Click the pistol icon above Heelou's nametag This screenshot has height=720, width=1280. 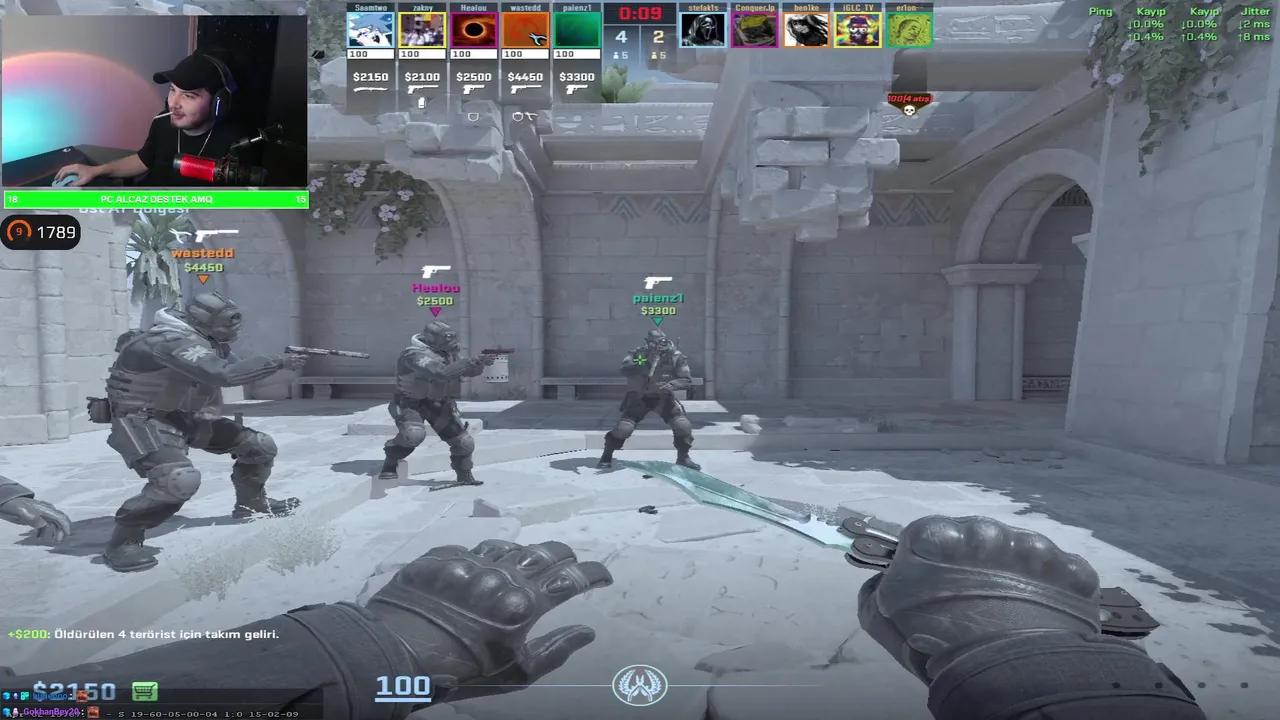(434, 271)
